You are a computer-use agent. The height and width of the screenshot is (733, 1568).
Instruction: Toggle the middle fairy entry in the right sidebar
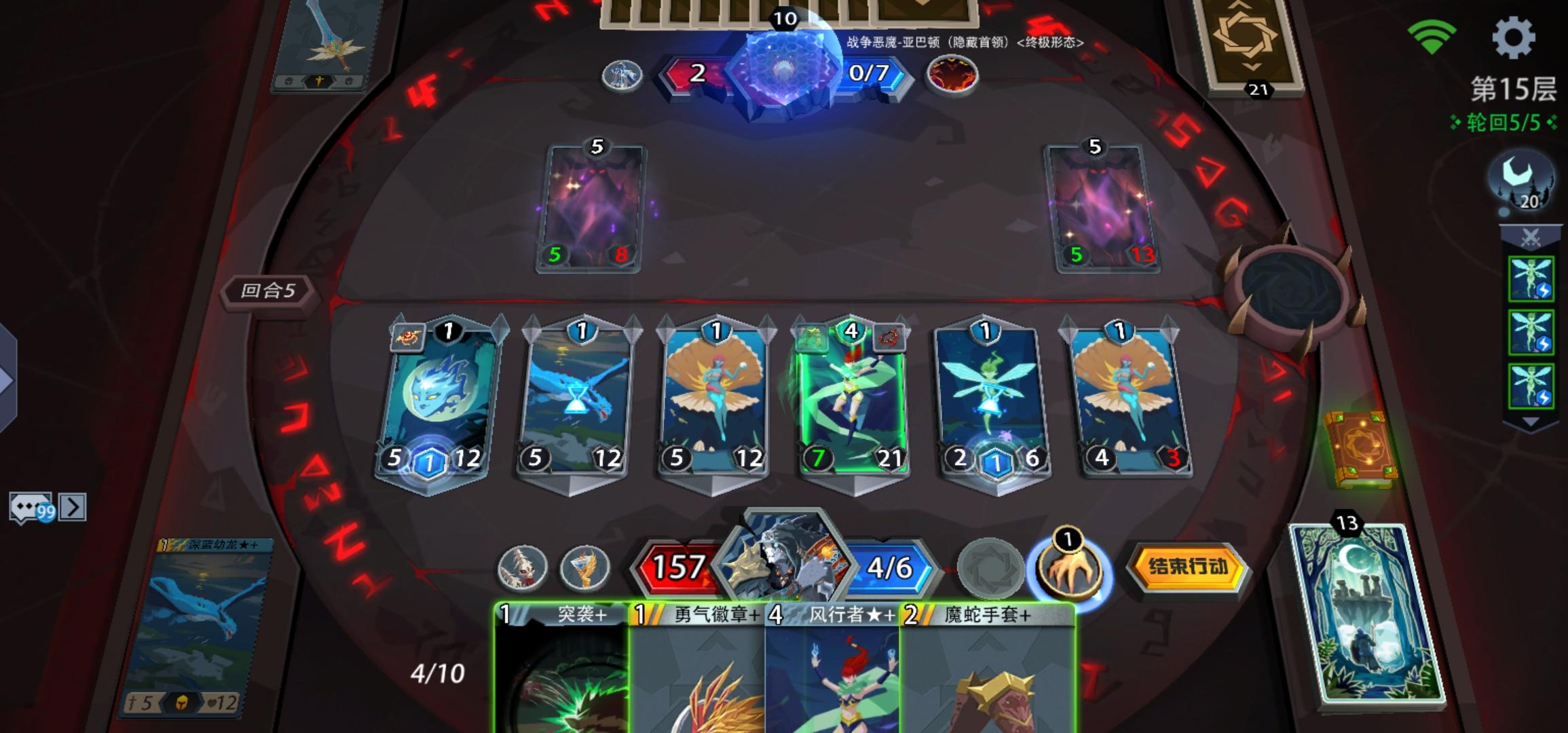(1533, 333)
